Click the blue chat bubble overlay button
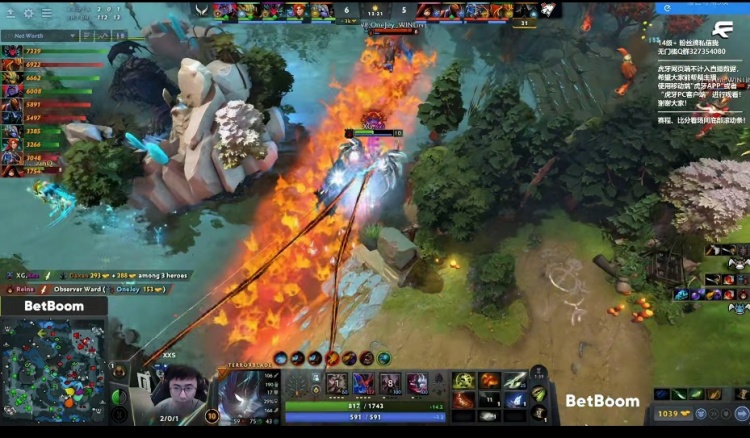The width and height of the screenshot is (750, 438). pos(669,8)
